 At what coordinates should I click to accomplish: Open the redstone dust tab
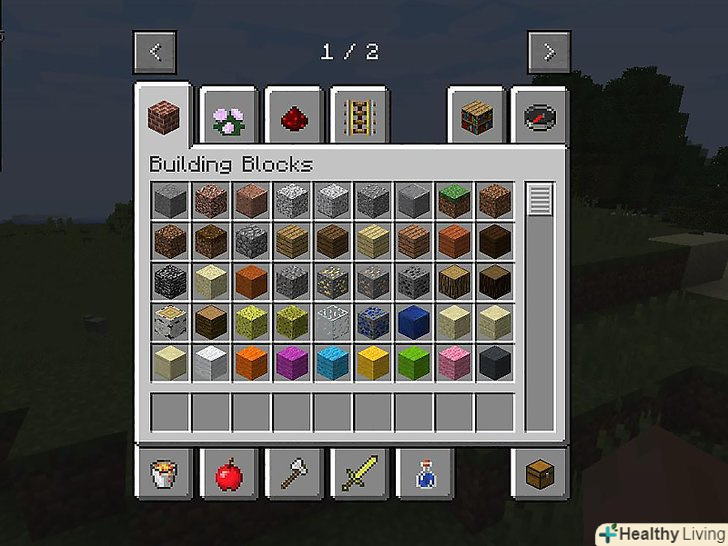[292, 119]
